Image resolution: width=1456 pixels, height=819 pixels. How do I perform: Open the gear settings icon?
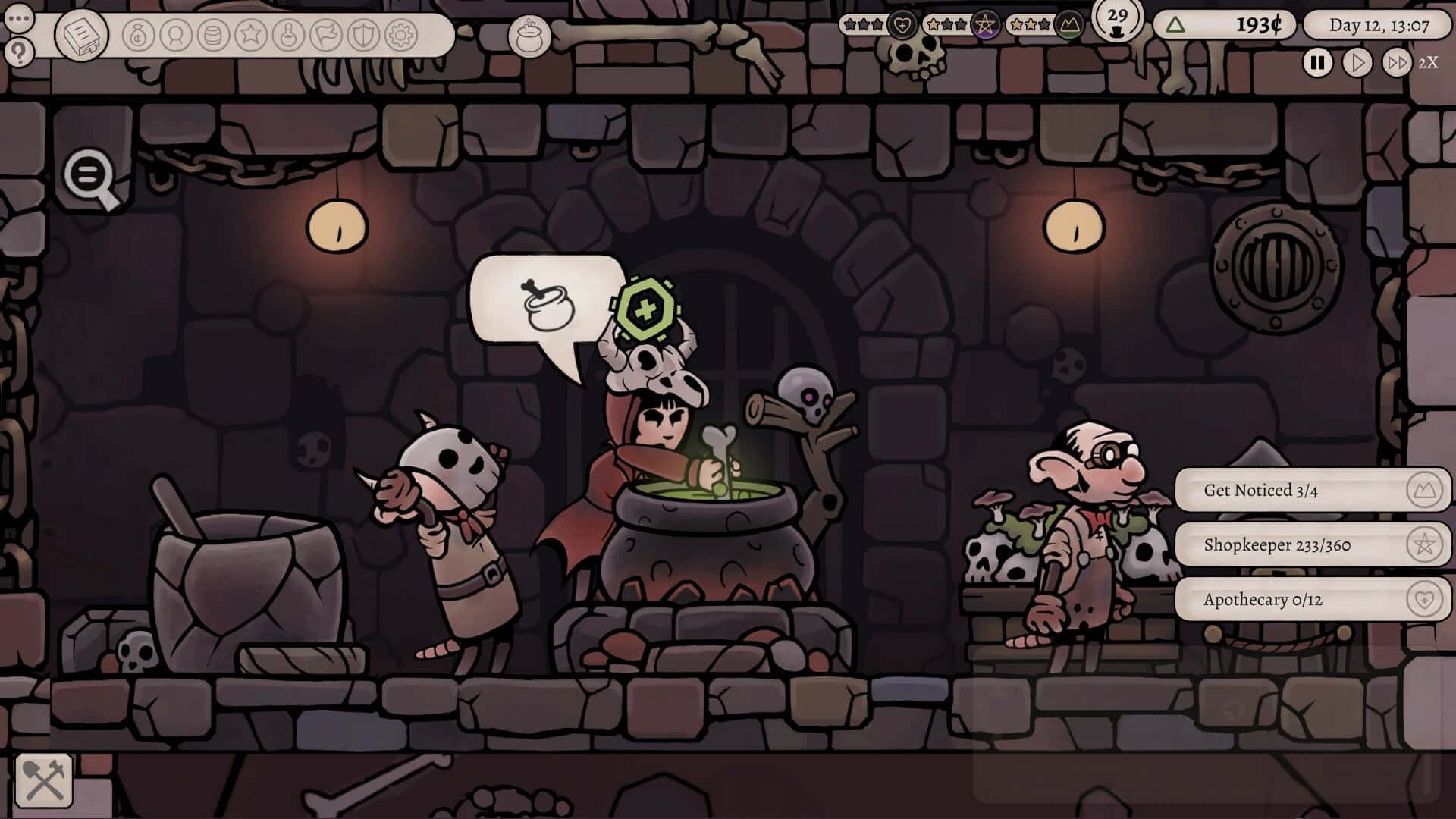pyautogui.click(x=401, y=35)
